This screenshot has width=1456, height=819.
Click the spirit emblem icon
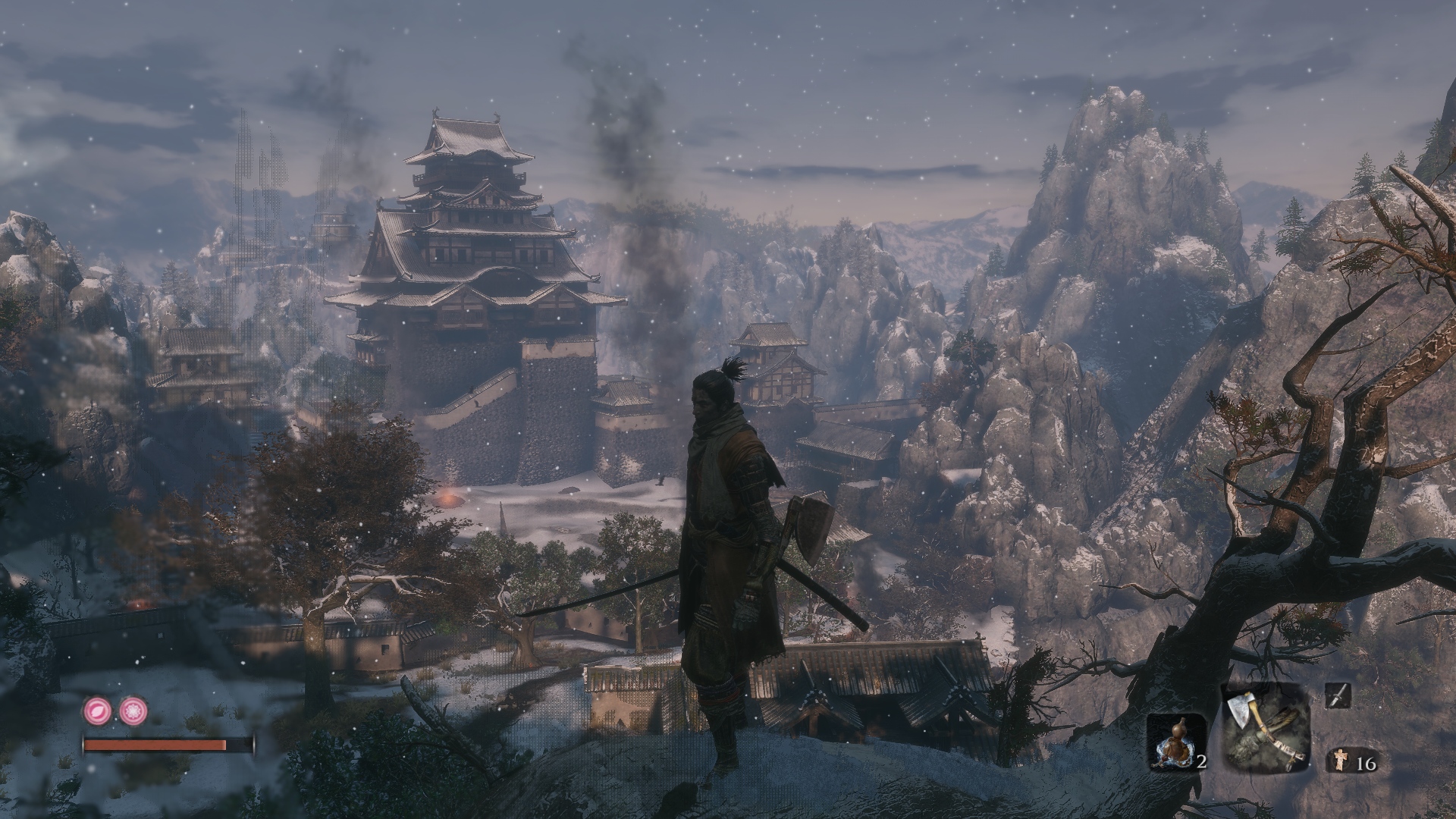pos(1340,762)
